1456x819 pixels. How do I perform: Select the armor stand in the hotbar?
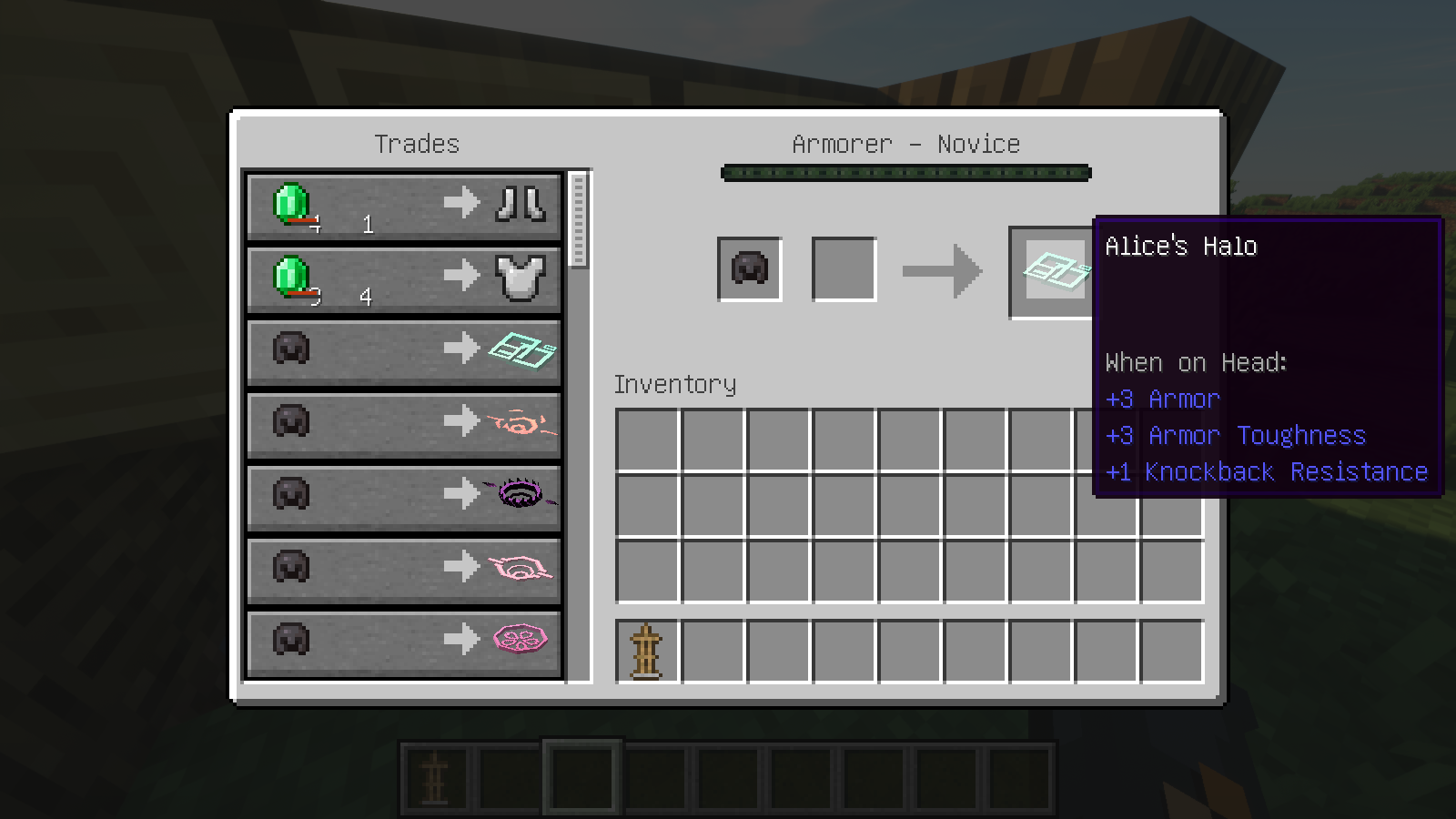coord(435,778)
